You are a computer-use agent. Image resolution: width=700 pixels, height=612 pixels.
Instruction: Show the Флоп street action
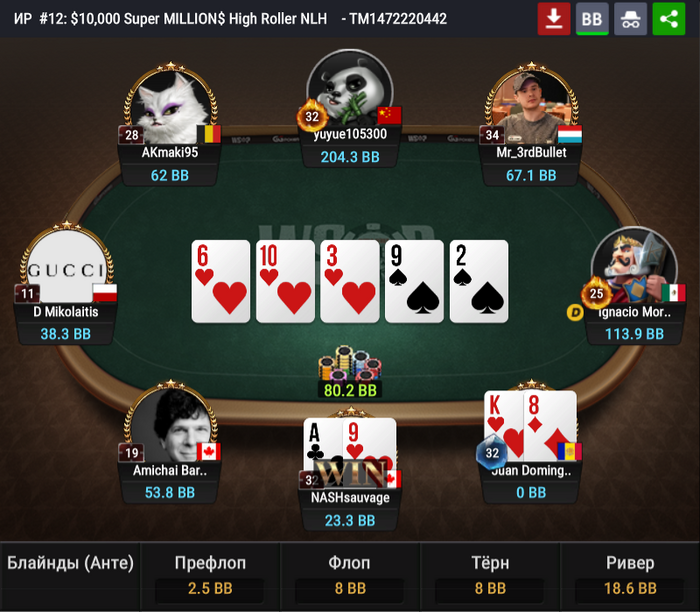pos(350,576)
